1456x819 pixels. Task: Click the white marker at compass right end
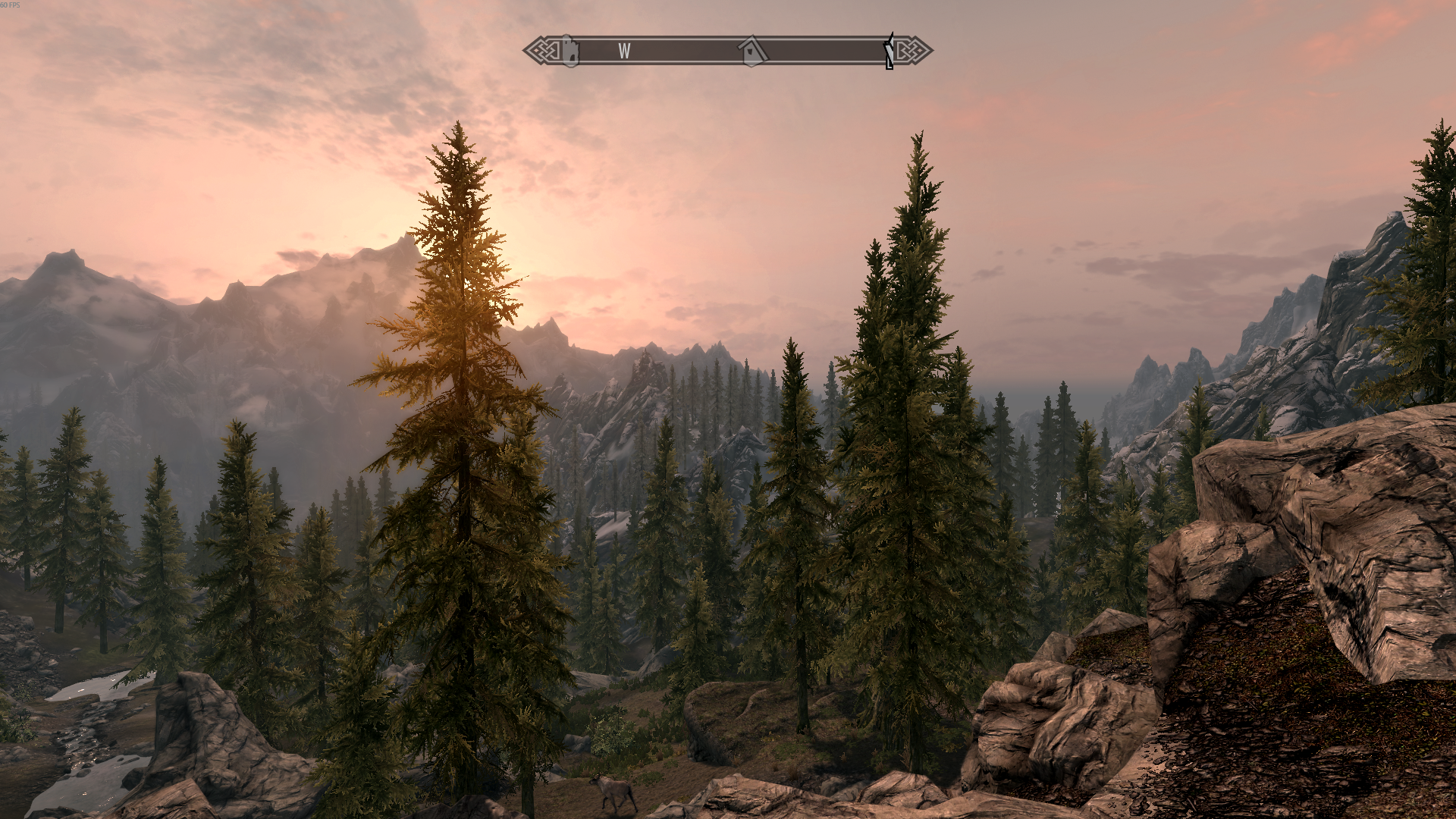(x=888, y=52)
